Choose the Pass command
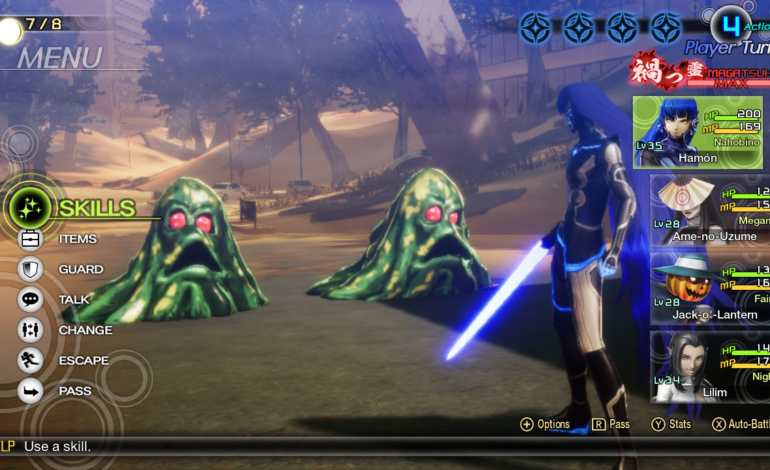The width and height of the screenshot is (770, 470). tap(74, 391)
